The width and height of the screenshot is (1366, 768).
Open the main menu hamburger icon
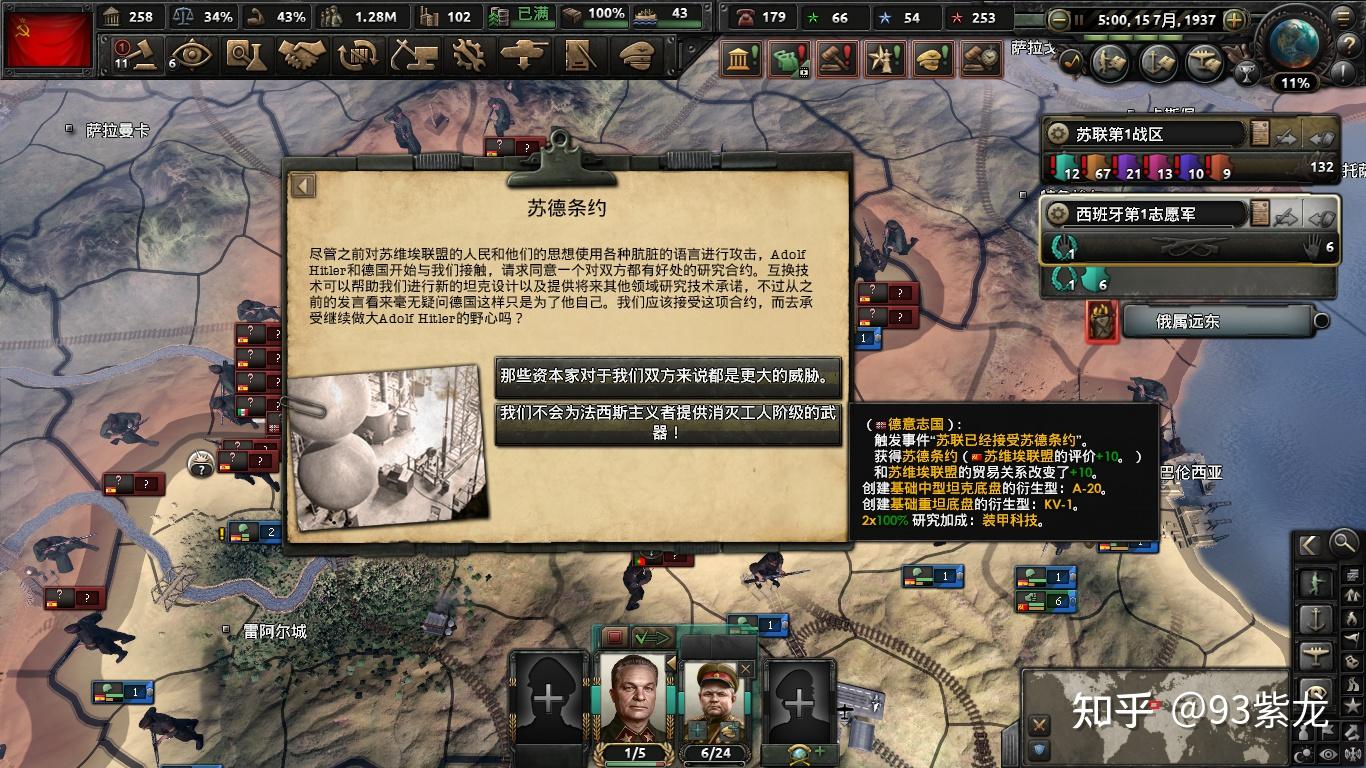coord(1343,15)
